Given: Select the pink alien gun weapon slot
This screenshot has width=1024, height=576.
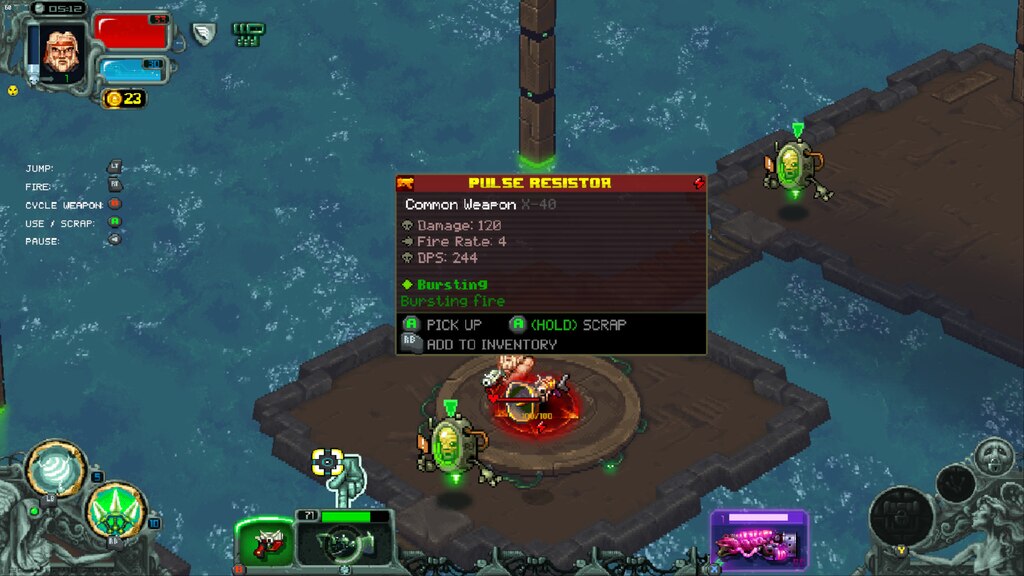Looking at the screenshot, I should tap(759, 542).
